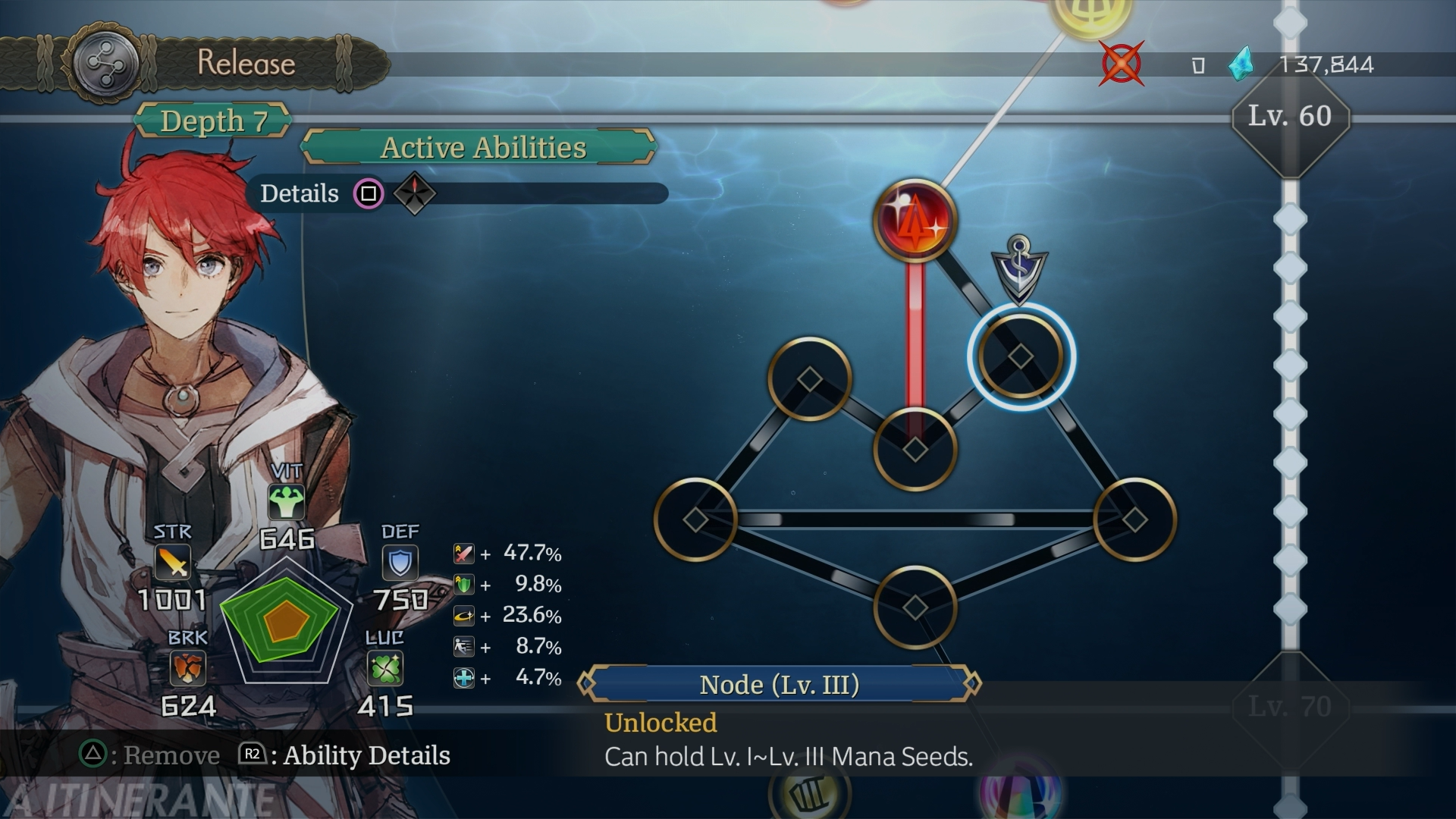Select the Depth 7 label
Viewport: 1456px width, 819px height.
(213, 121)
